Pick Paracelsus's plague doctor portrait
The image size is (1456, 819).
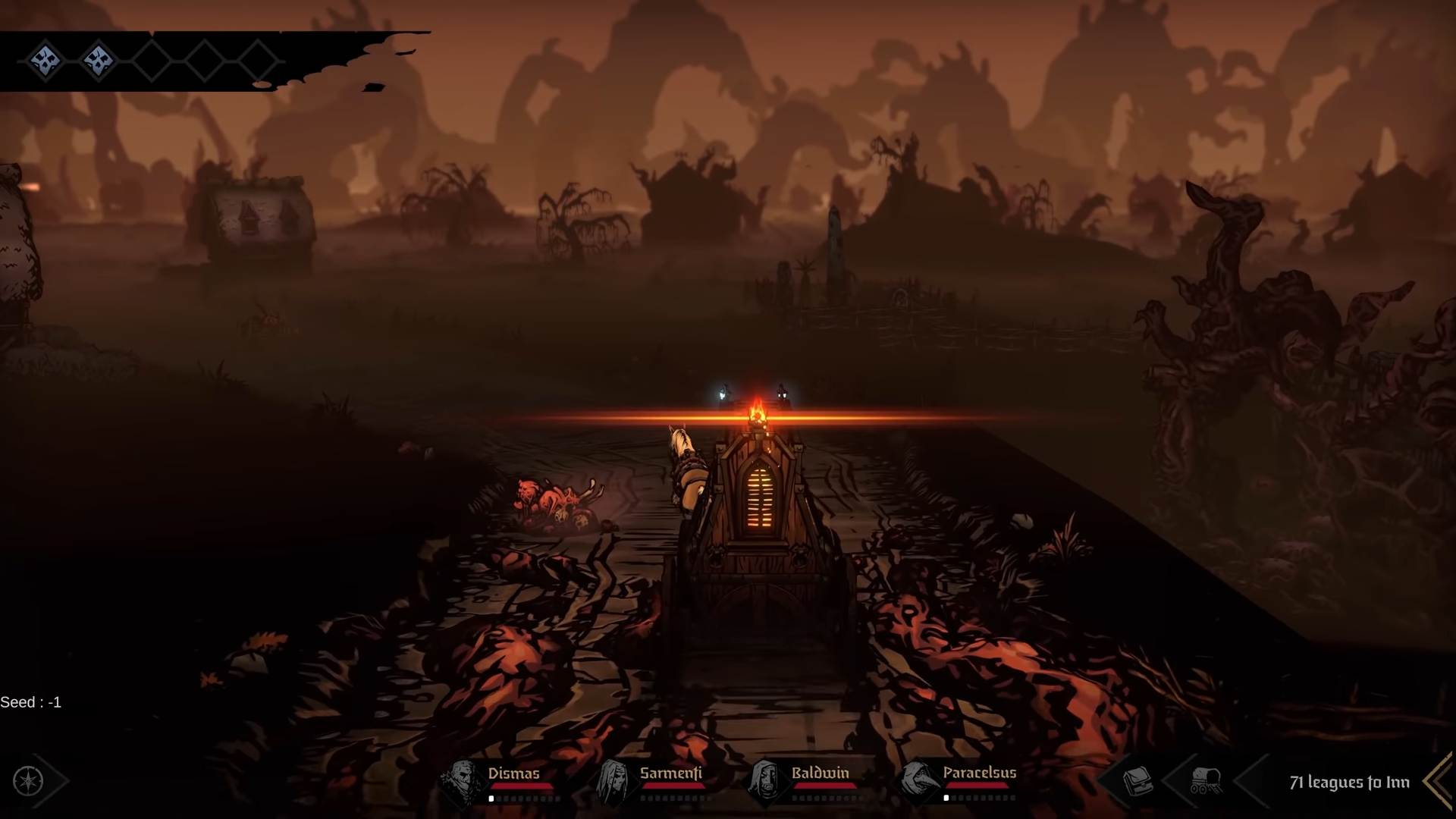point(918,781)
